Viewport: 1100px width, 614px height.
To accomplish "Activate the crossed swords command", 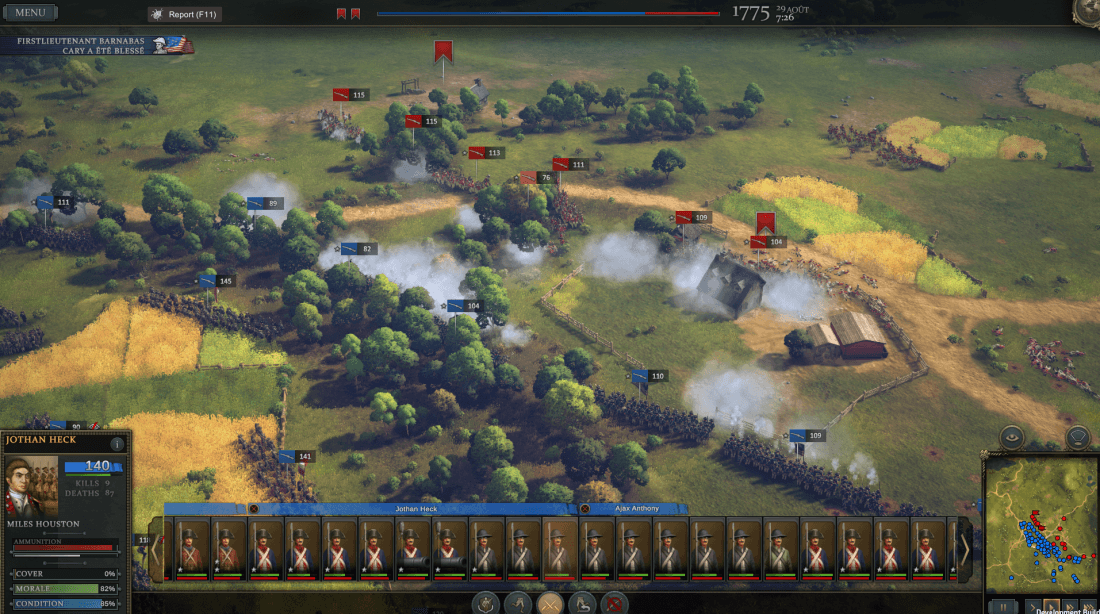I will [x=549, y=603].
